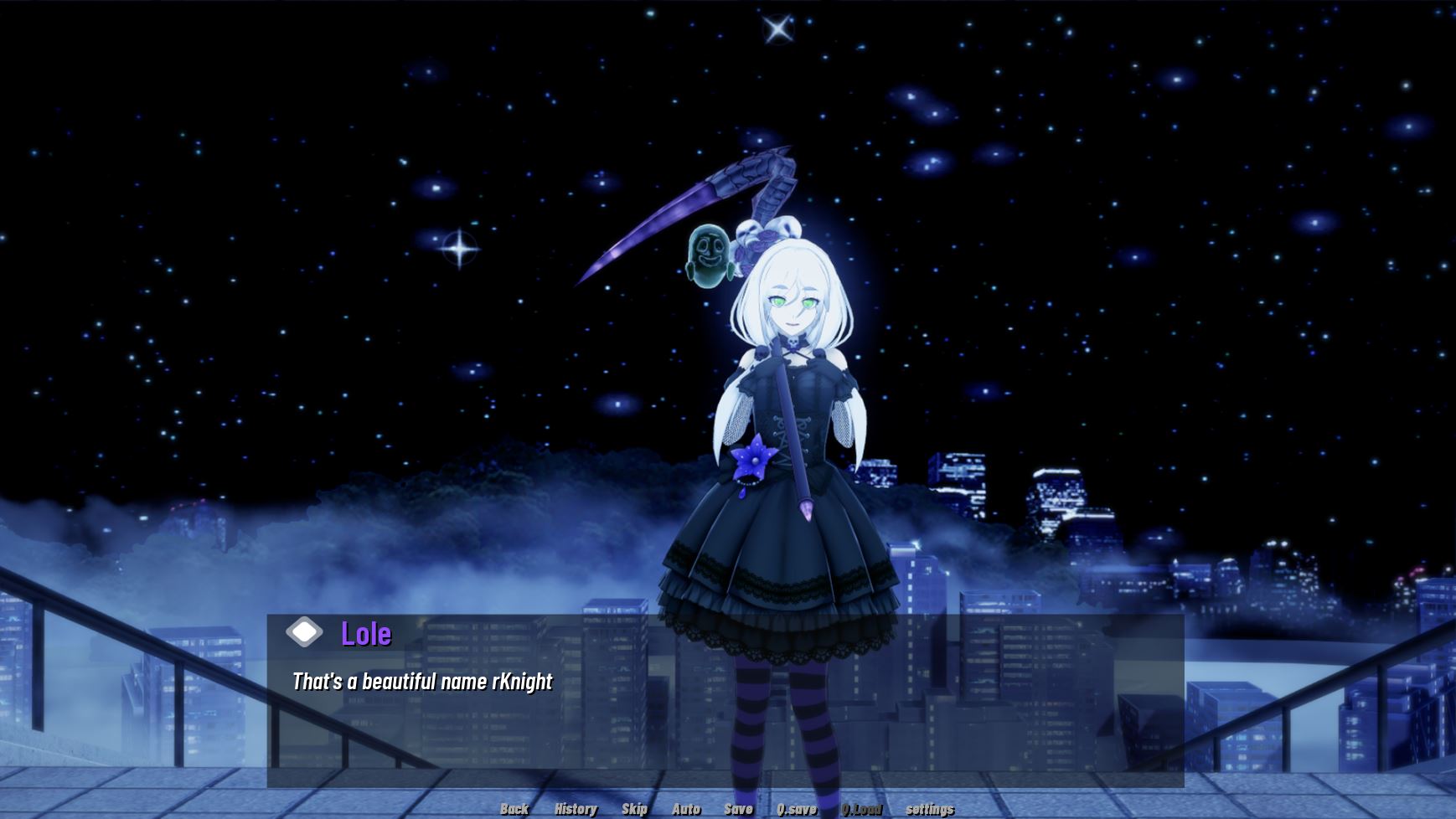
Task: Click Q.Load to quick load
Action: [x=861, y=809]
